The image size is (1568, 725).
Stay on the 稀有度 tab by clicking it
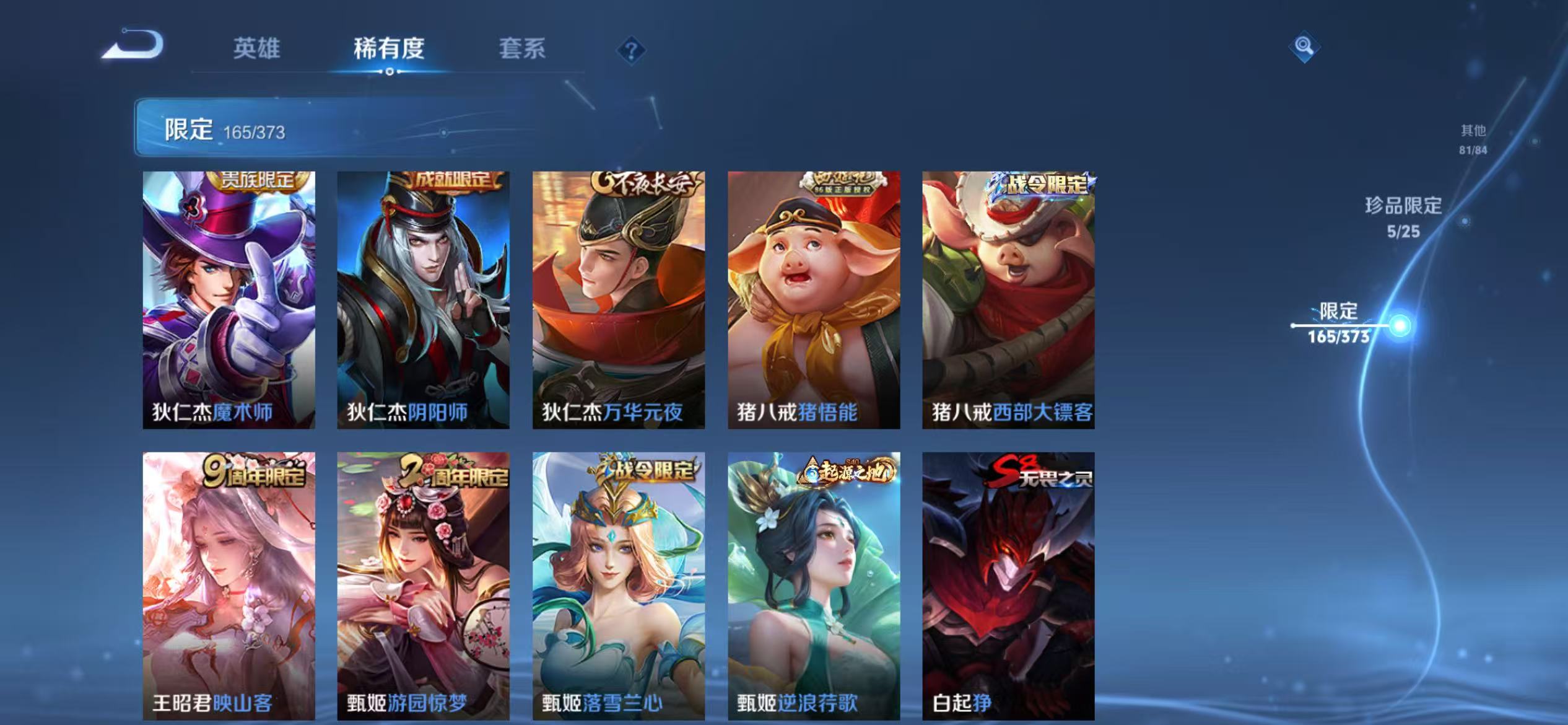[390, 50]
